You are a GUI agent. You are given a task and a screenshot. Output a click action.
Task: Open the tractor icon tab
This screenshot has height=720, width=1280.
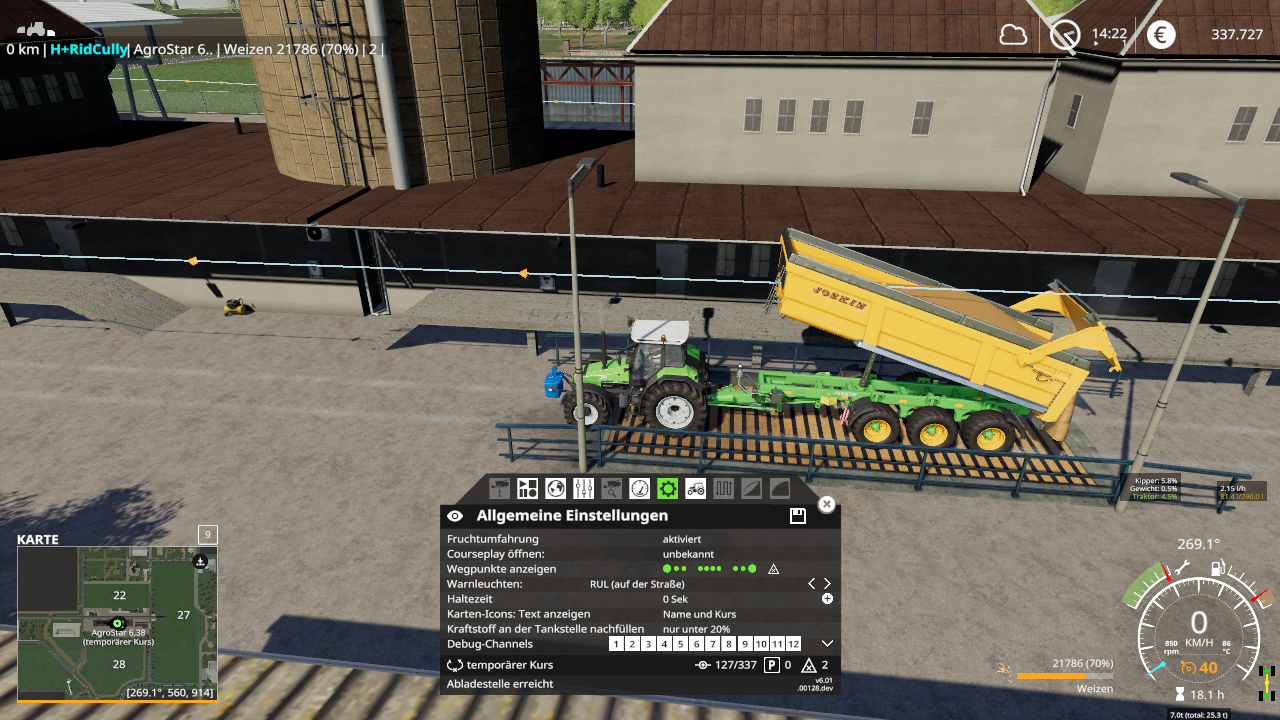[x=695, y=488]
